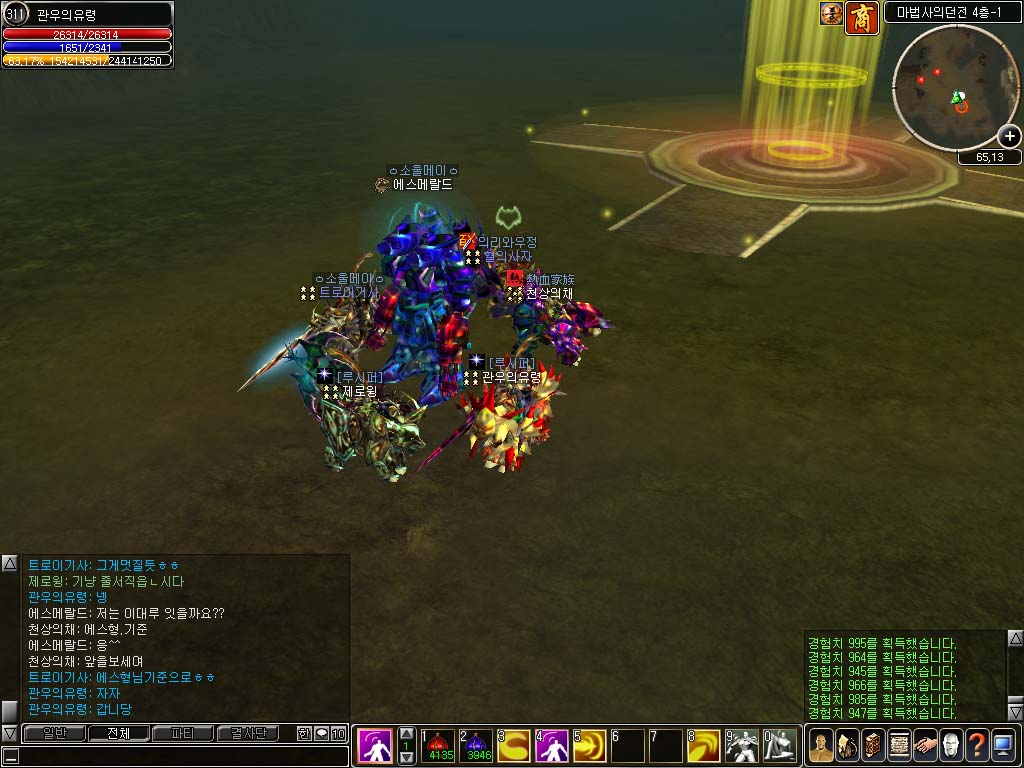
Task: Select the standing figure action in slot 9
Action: [x=741, y=746]
